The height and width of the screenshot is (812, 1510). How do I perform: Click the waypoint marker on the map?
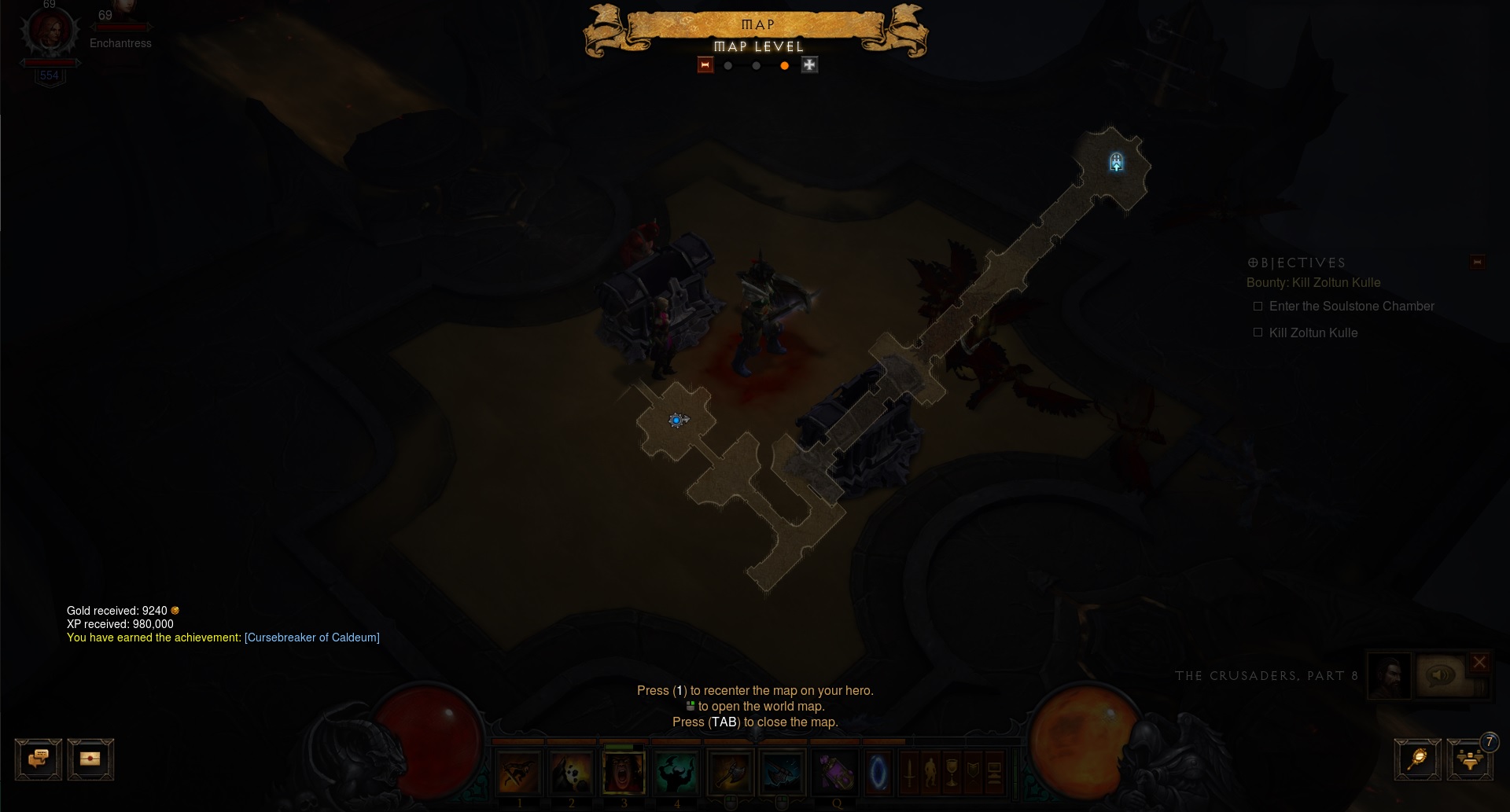[1116, 163]
